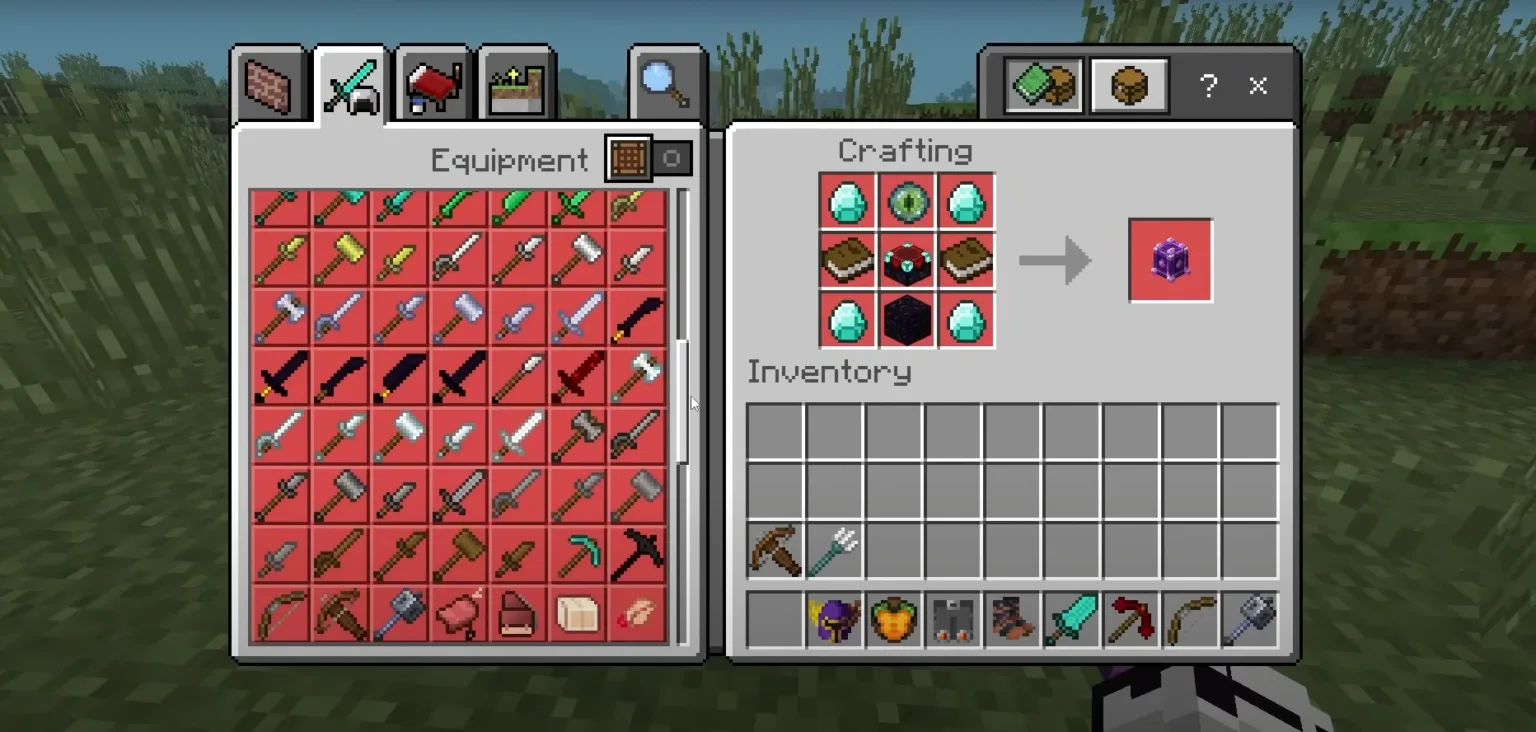Select the purple helmet hotbar slot
The width and height of the screenshot is (1536, 732).
[x=834, y=620]
